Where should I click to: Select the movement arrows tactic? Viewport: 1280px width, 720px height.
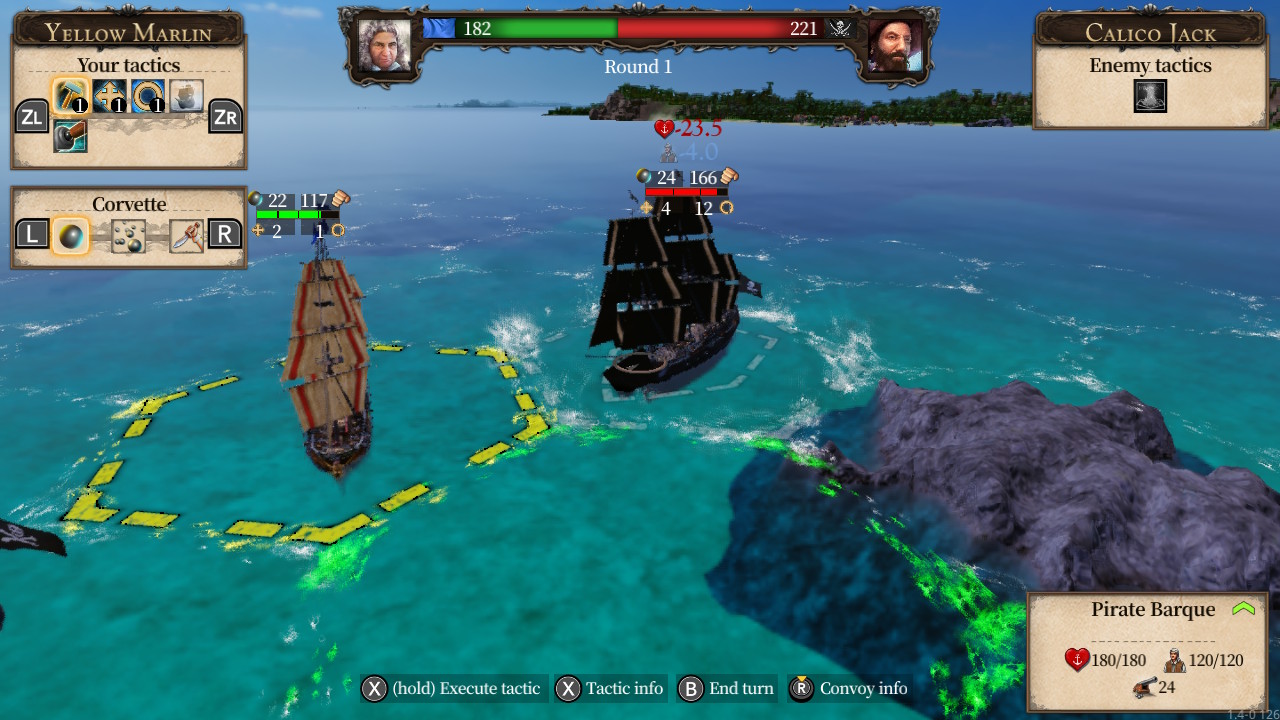pyautogui.click(x=110, y=95)
